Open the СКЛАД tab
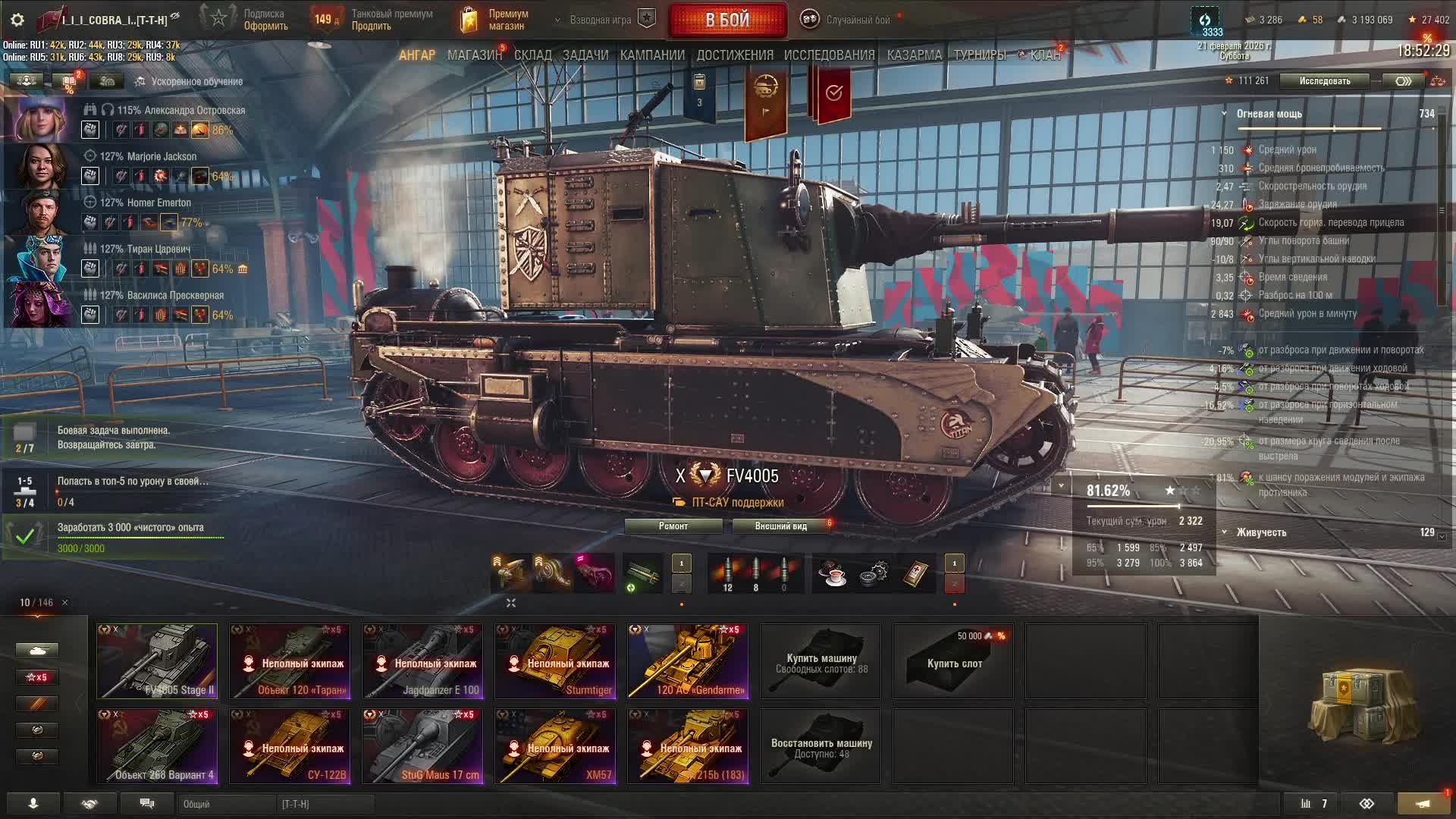Viewport: 1456px width, 819px height. [532, 55]
